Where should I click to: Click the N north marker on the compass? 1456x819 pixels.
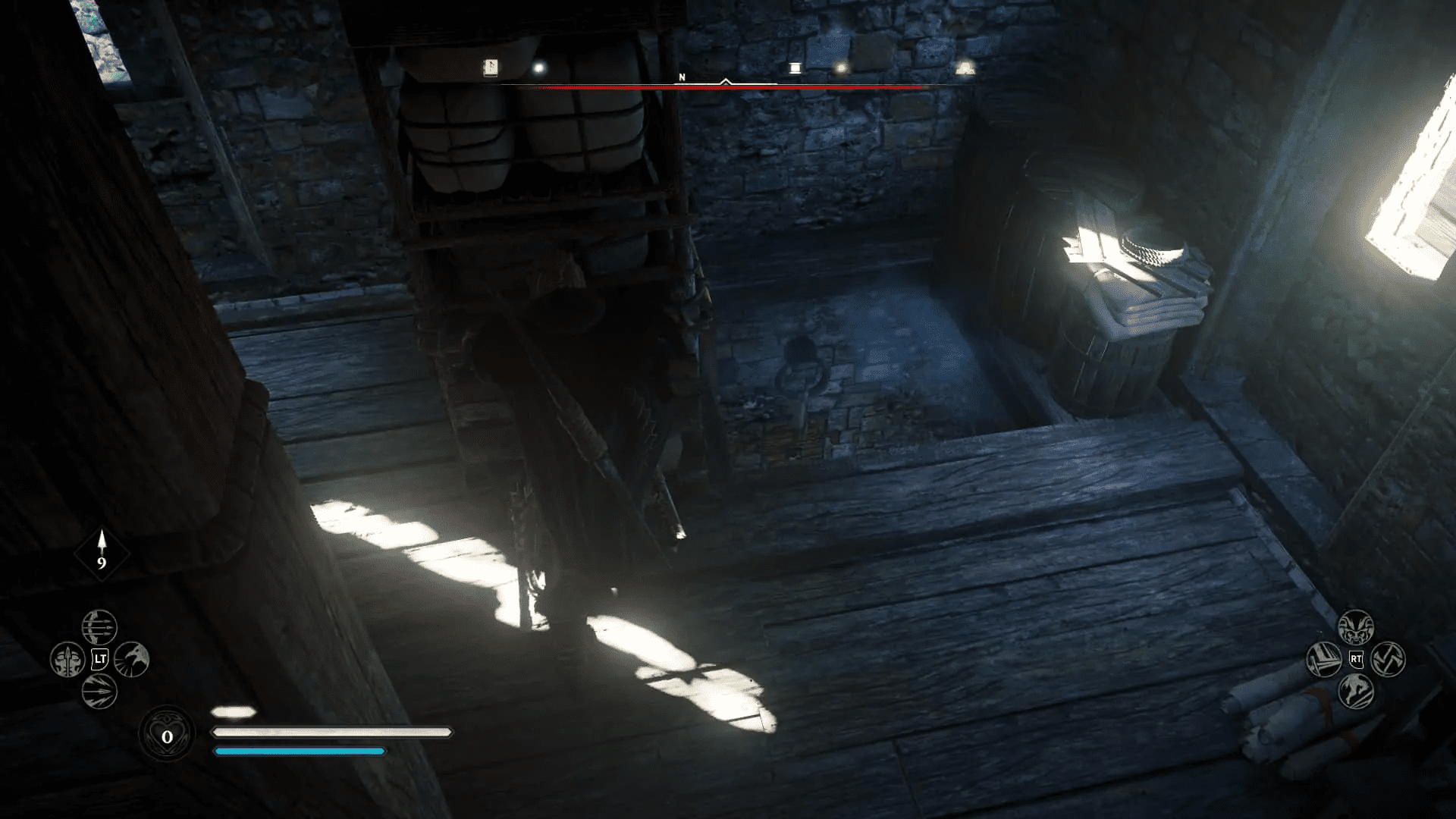click(x=681, y=77)
